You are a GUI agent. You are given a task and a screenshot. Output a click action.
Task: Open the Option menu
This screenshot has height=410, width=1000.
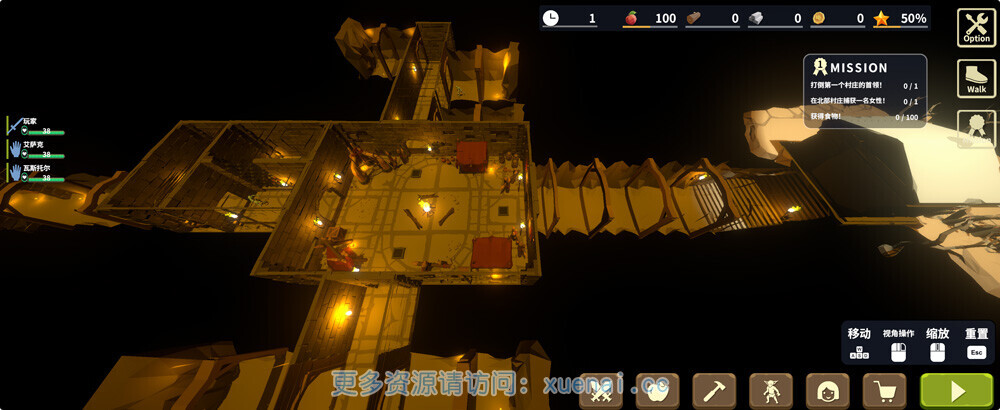975,27
